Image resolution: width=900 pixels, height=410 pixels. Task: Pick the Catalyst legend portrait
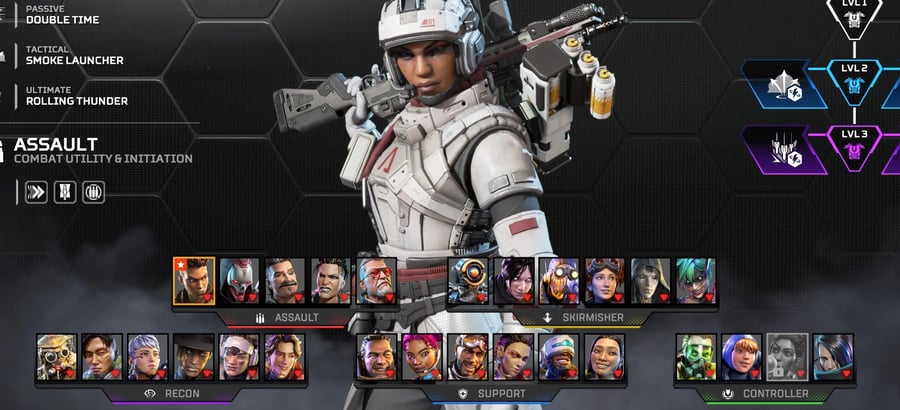click(x=833, y=357)
